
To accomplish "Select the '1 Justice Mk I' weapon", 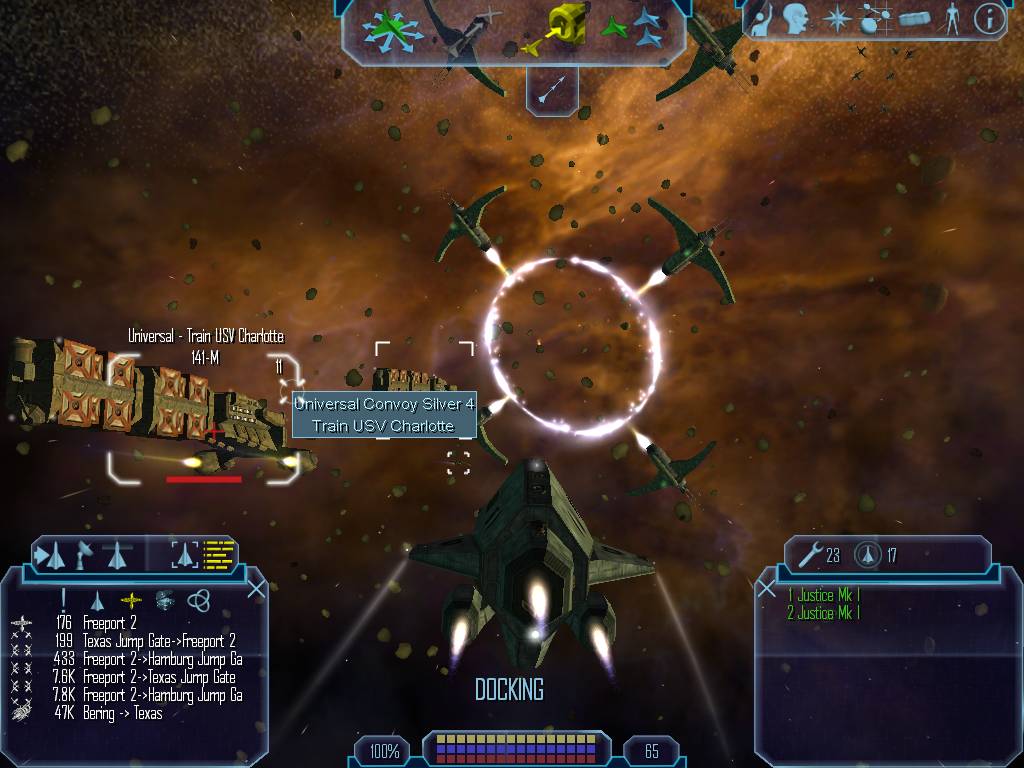I will pyautogui.click(x=823, y=595).
